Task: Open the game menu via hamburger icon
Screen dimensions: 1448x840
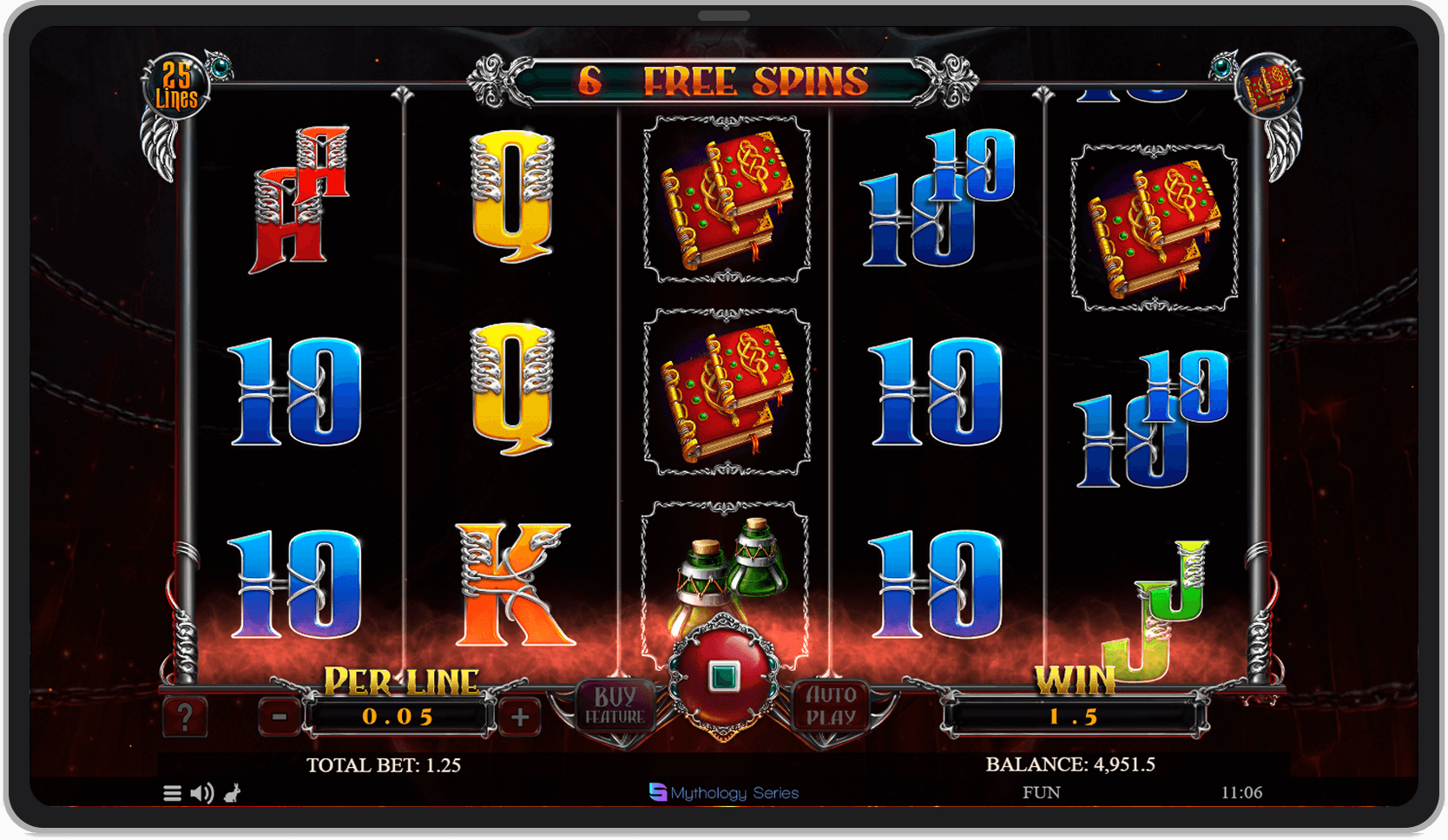Action: [170, 792]
